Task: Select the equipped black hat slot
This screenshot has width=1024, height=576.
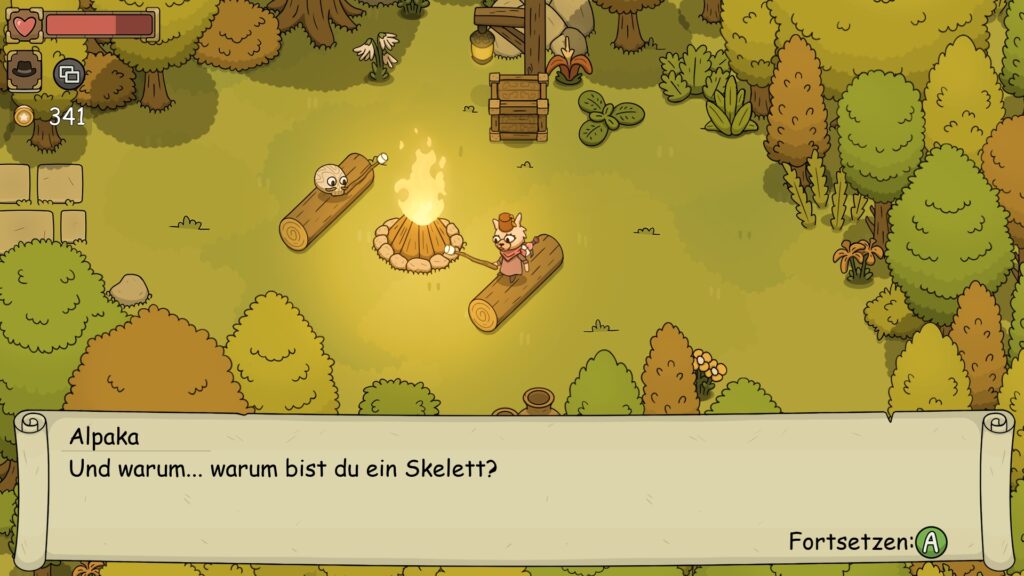Action: pyautogui.click(x=24, y=71)
